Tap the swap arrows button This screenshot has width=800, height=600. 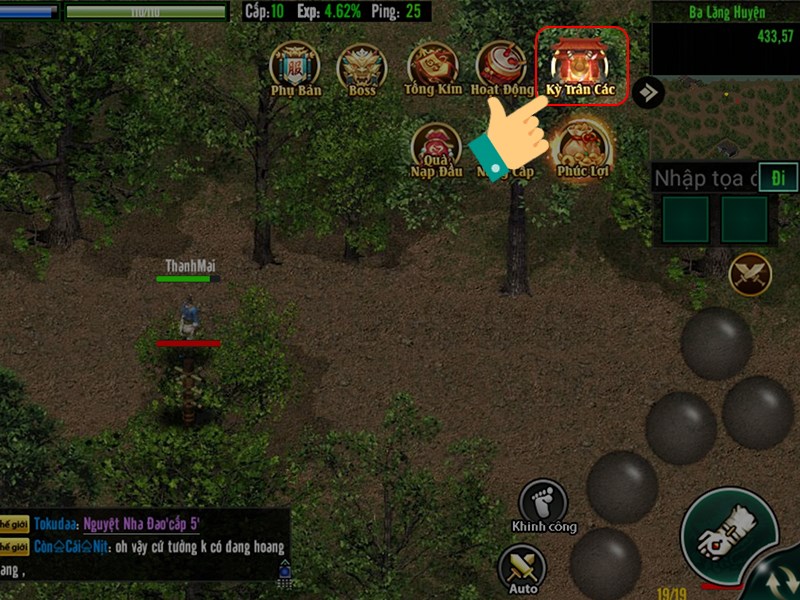775,582
